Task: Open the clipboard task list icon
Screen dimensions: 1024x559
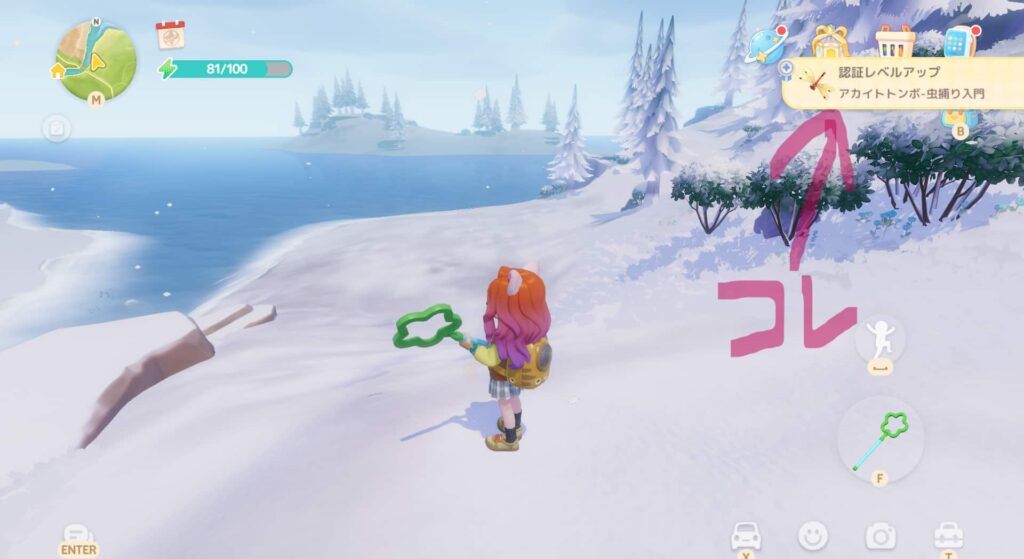Action: (57, 128)
